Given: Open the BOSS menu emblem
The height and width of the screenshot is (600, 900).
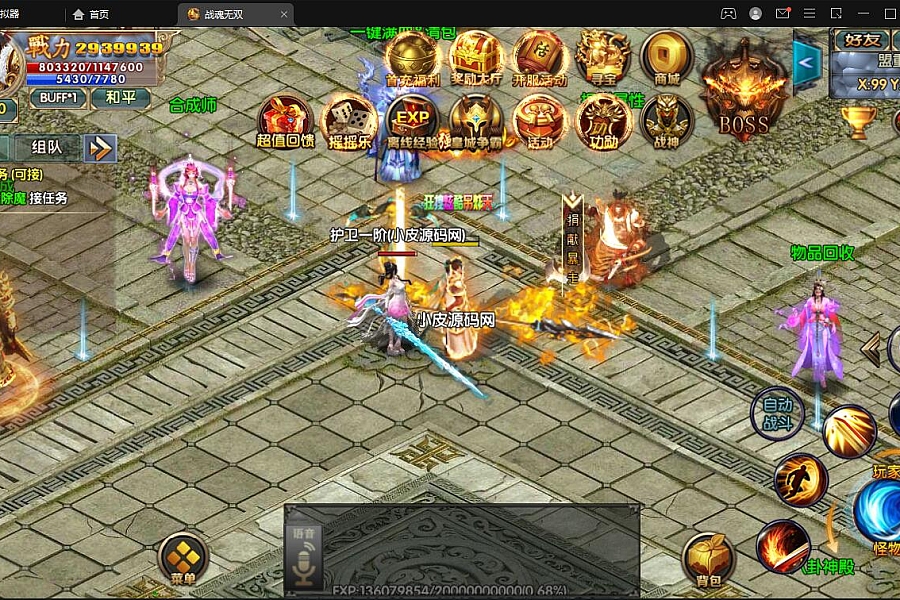Looking at the screenshot, I should [x=743, y=92].
